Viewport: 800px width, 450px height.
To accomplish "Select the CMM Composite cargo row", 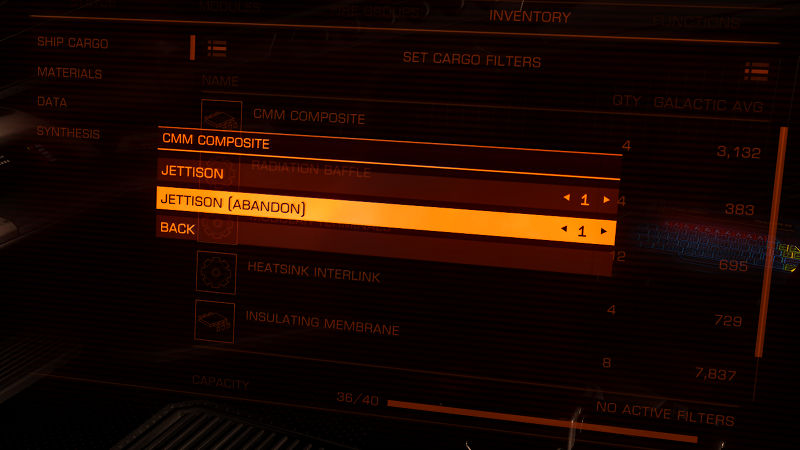I will coord(308,117).
